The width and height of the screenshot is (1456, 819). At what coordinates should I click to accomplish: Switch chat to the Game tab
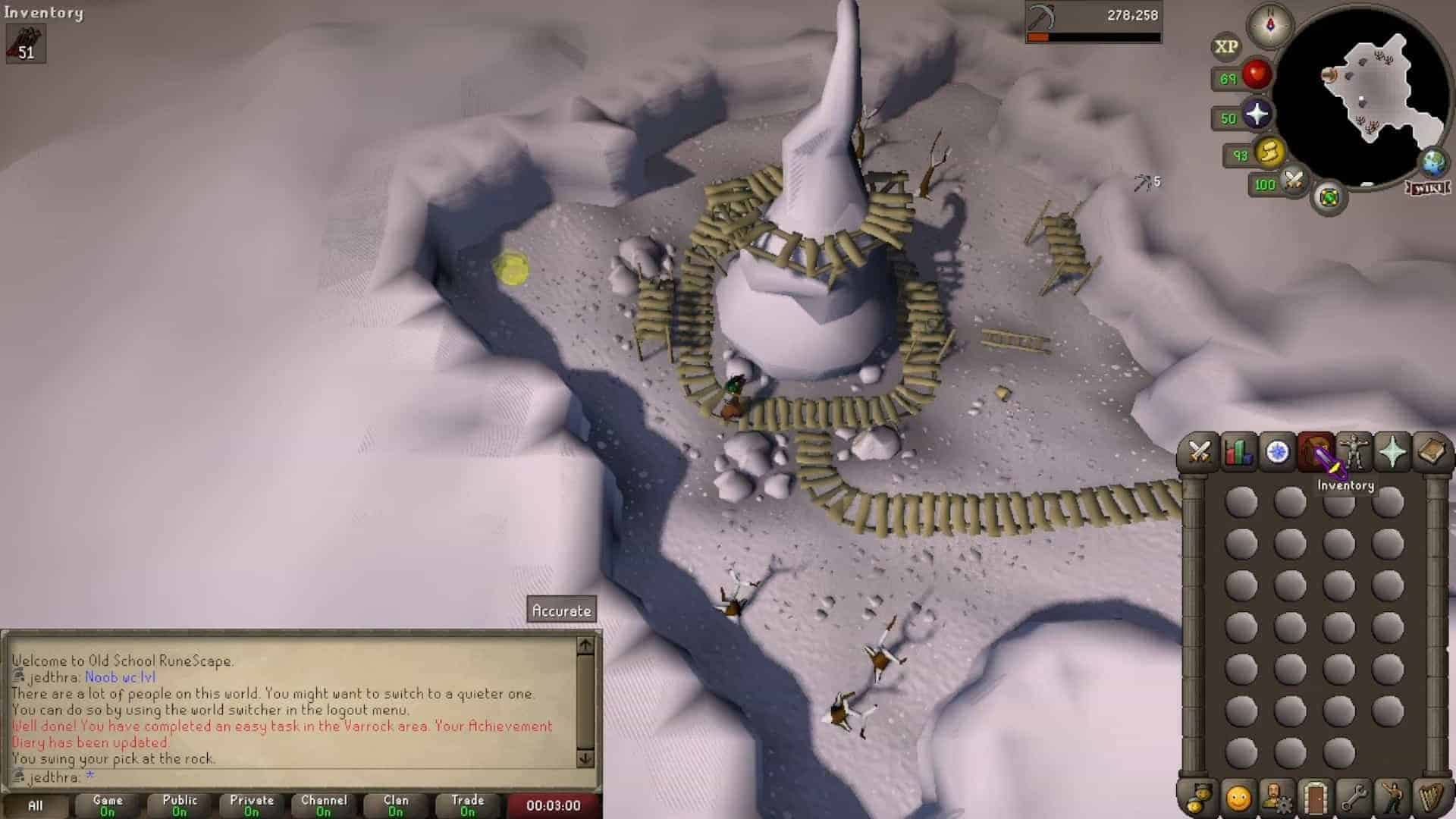pyautogui.click(x=108, y=805)
